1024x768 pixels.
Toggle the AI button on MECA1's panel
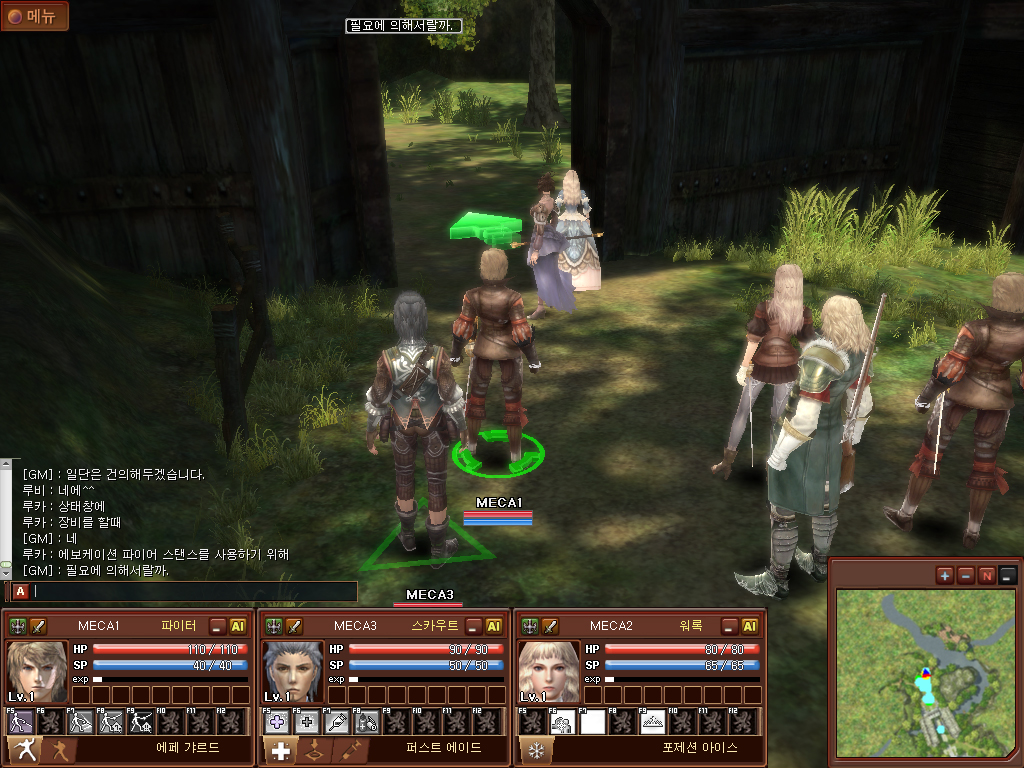[x=239, y=627]
